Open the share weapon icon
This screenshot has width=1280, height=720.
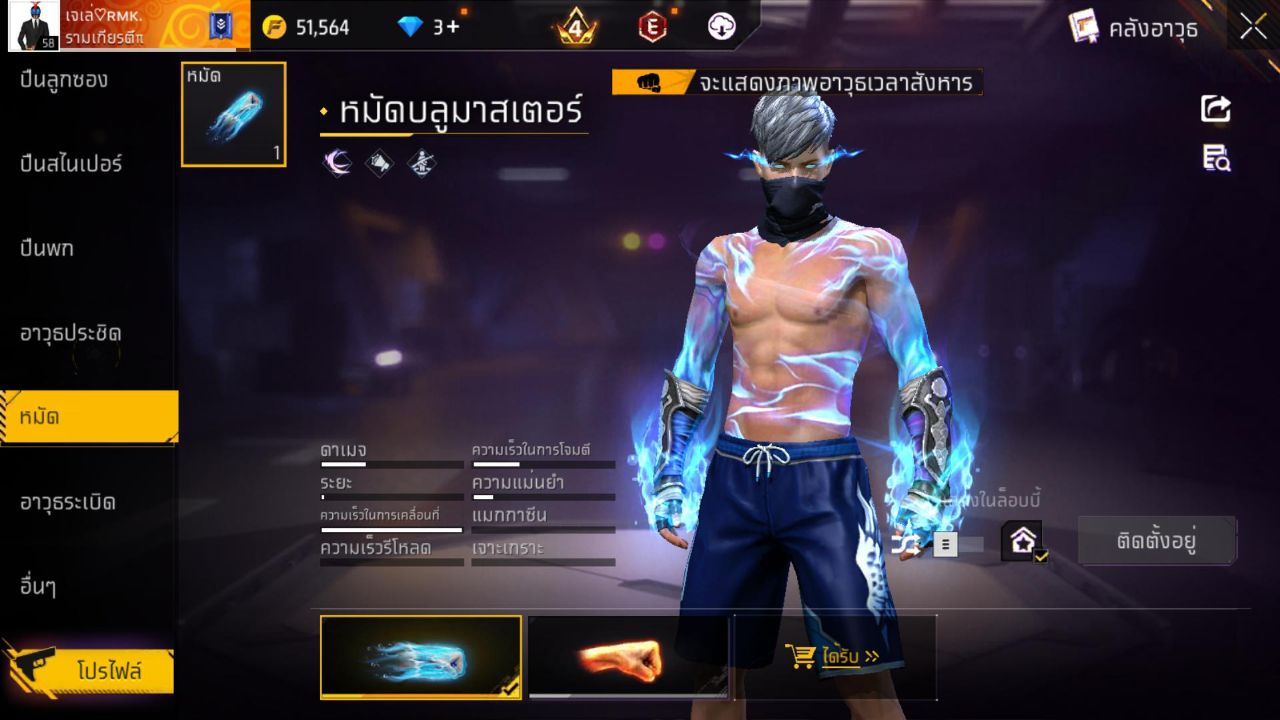(1215, 110)
